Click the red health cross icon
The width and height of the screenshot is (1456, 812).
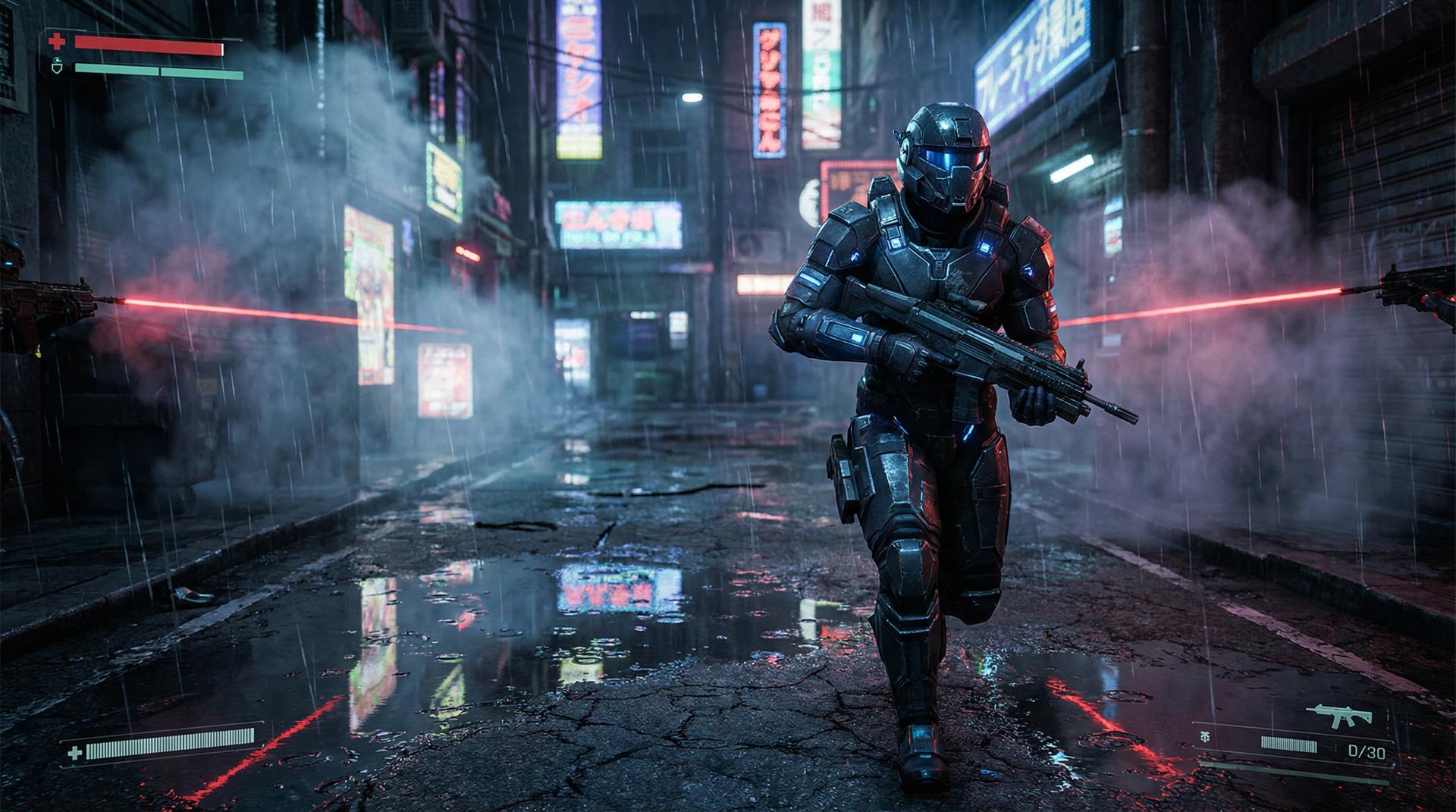click(x=56, y=42)
